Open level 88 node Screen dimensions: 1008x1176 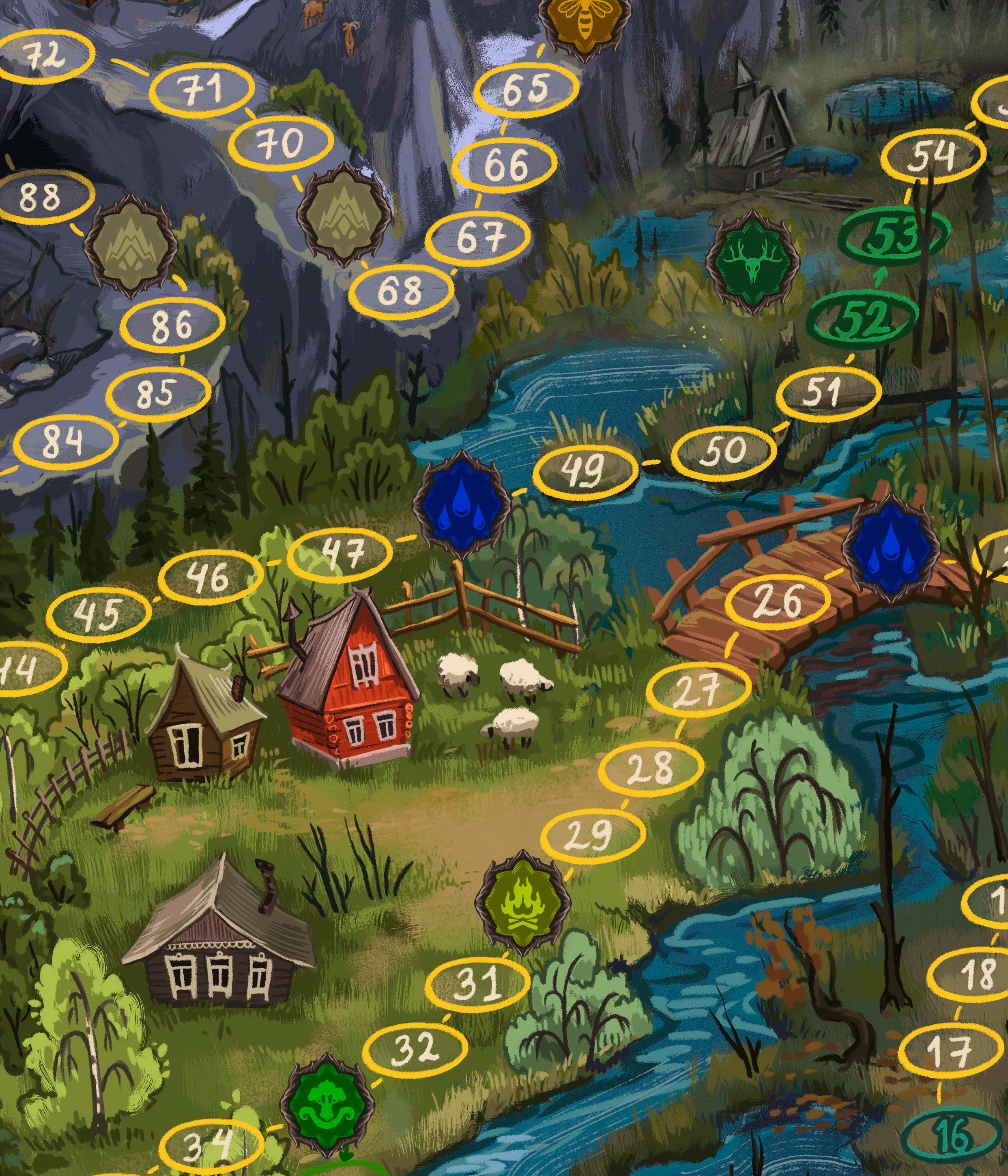(x=41, y=197)
